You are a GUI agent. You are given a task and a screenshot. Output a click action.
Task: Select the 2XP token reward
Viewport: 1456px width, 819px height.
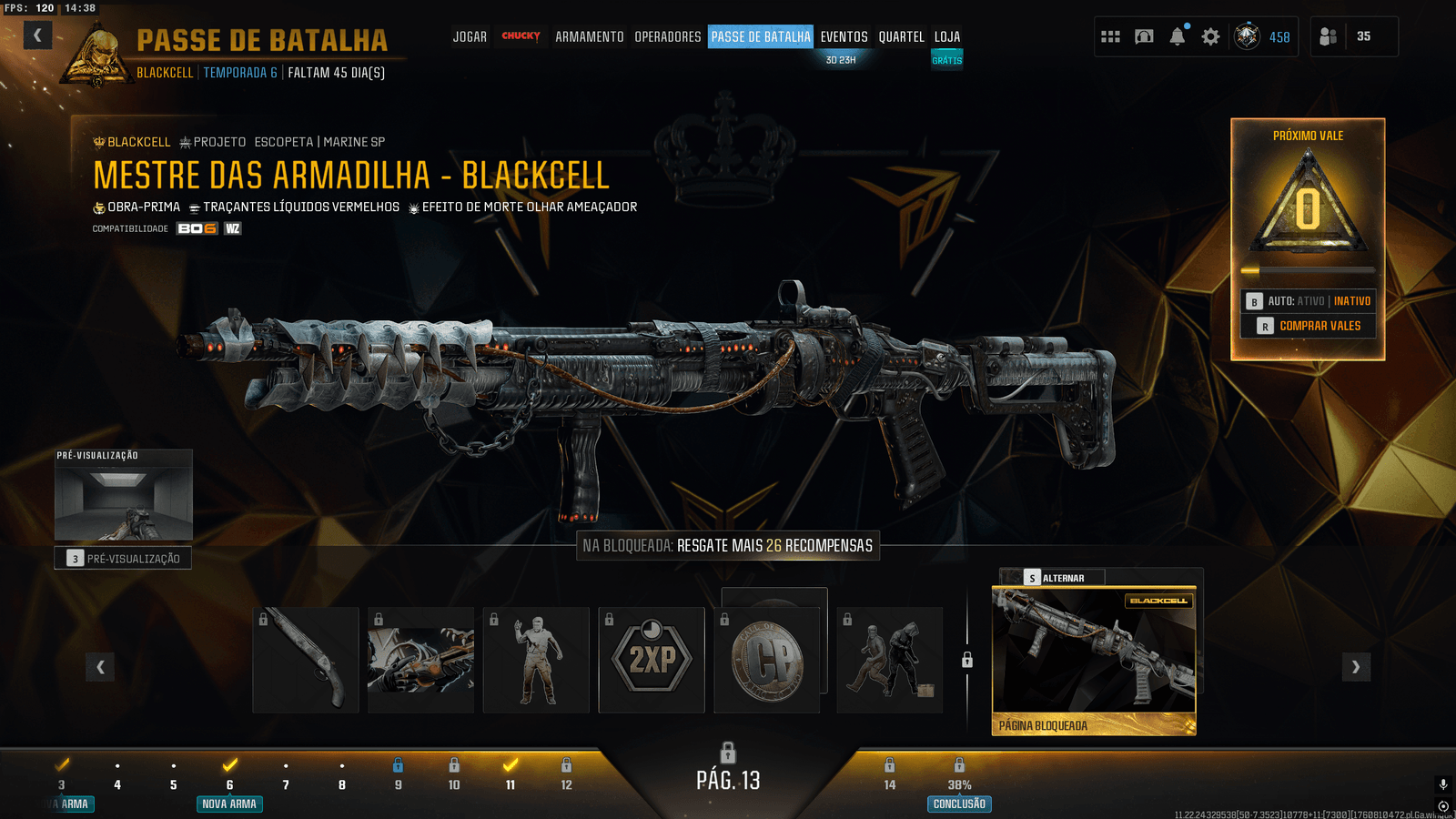(x=652, y=660)
